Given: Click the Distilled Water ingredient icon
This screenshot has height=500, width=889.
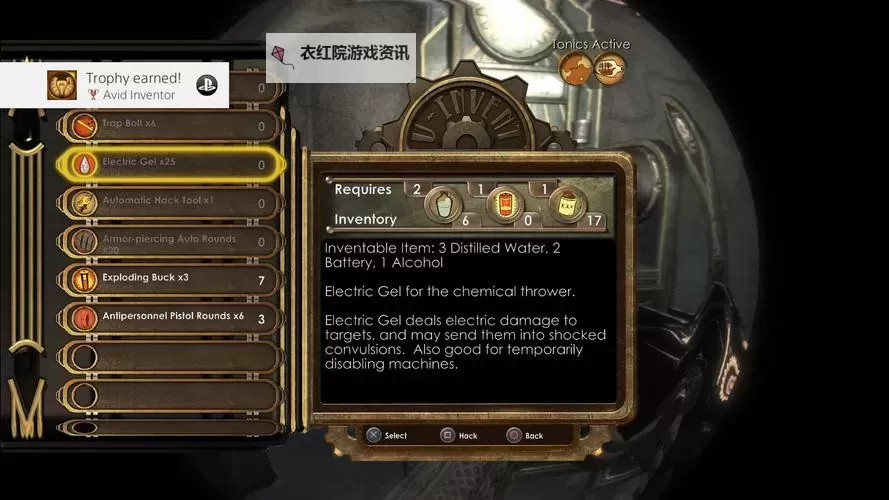Looking at the screenshot, I should [x=444, y=205].
